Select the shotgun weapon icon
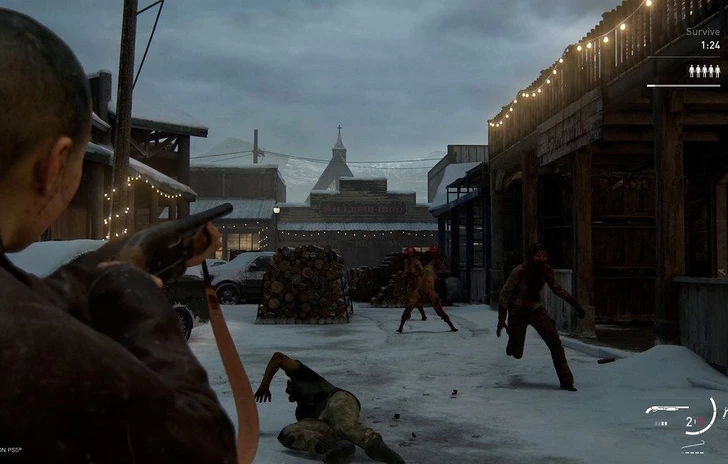728x464 pixels. click(x=666, y=410)
